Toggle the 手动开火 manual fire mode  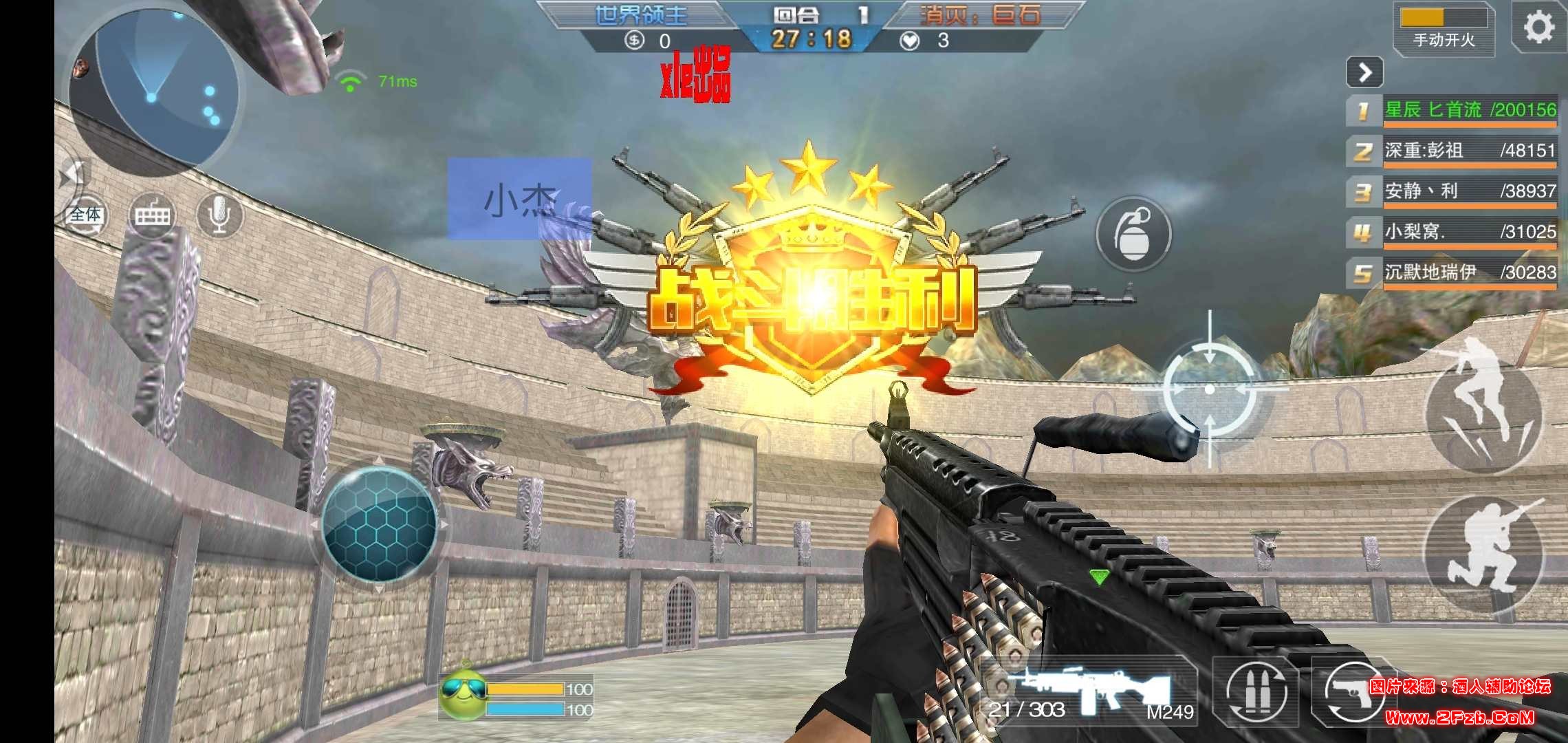pos(1444,29)
